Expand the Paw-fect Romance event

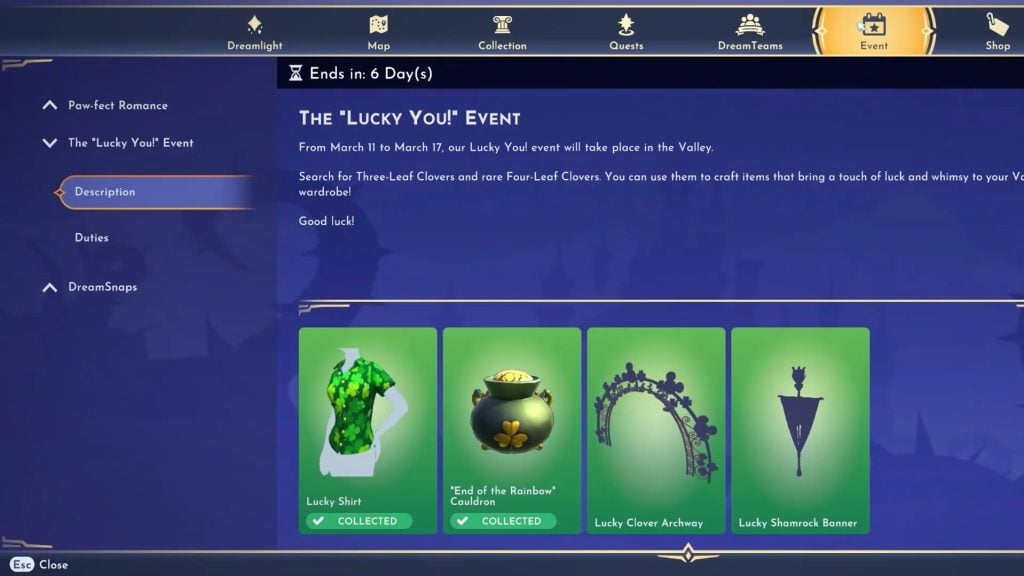[117, 105]
